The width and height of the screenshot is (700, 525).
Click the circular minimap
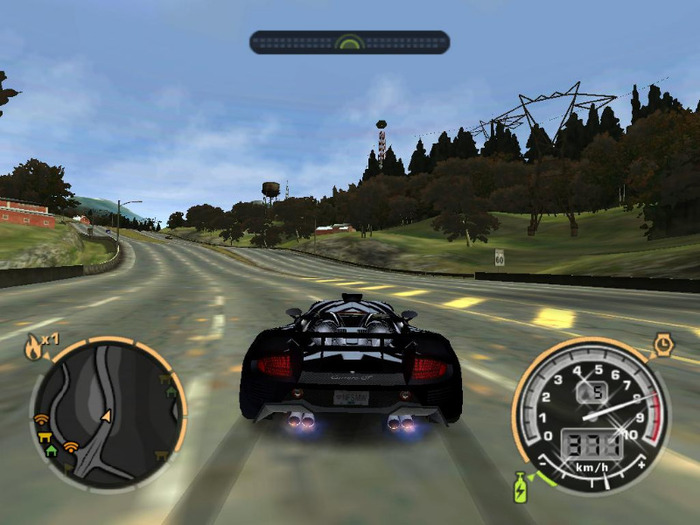[x=107, y=413]
